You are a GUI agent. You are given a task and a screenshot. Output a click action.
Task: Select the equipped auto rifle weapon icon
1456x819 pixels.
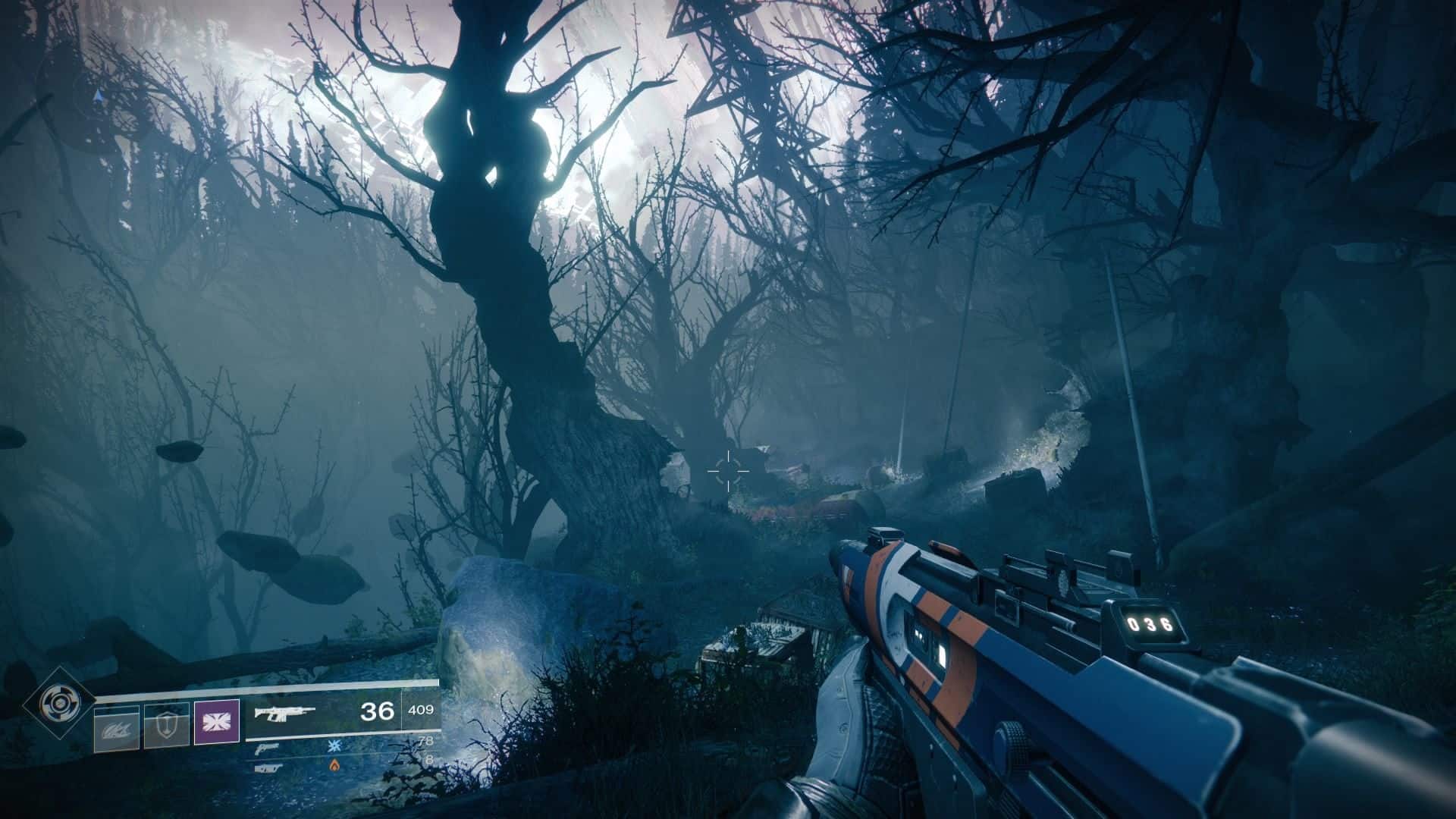coord(284,713)
